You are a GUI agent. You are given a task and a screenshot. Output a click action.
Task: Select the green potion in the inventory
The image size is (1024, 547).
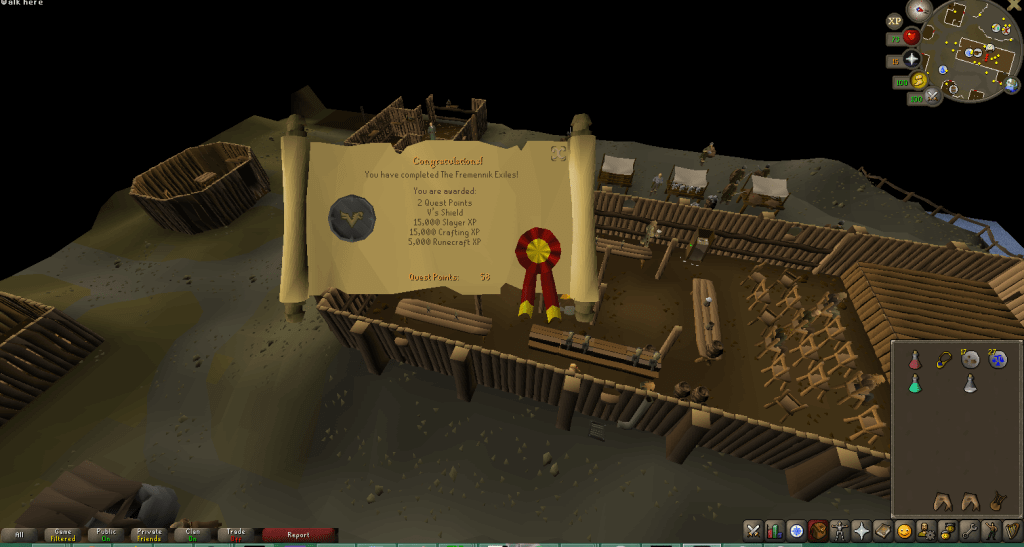[x=914, y=384]
